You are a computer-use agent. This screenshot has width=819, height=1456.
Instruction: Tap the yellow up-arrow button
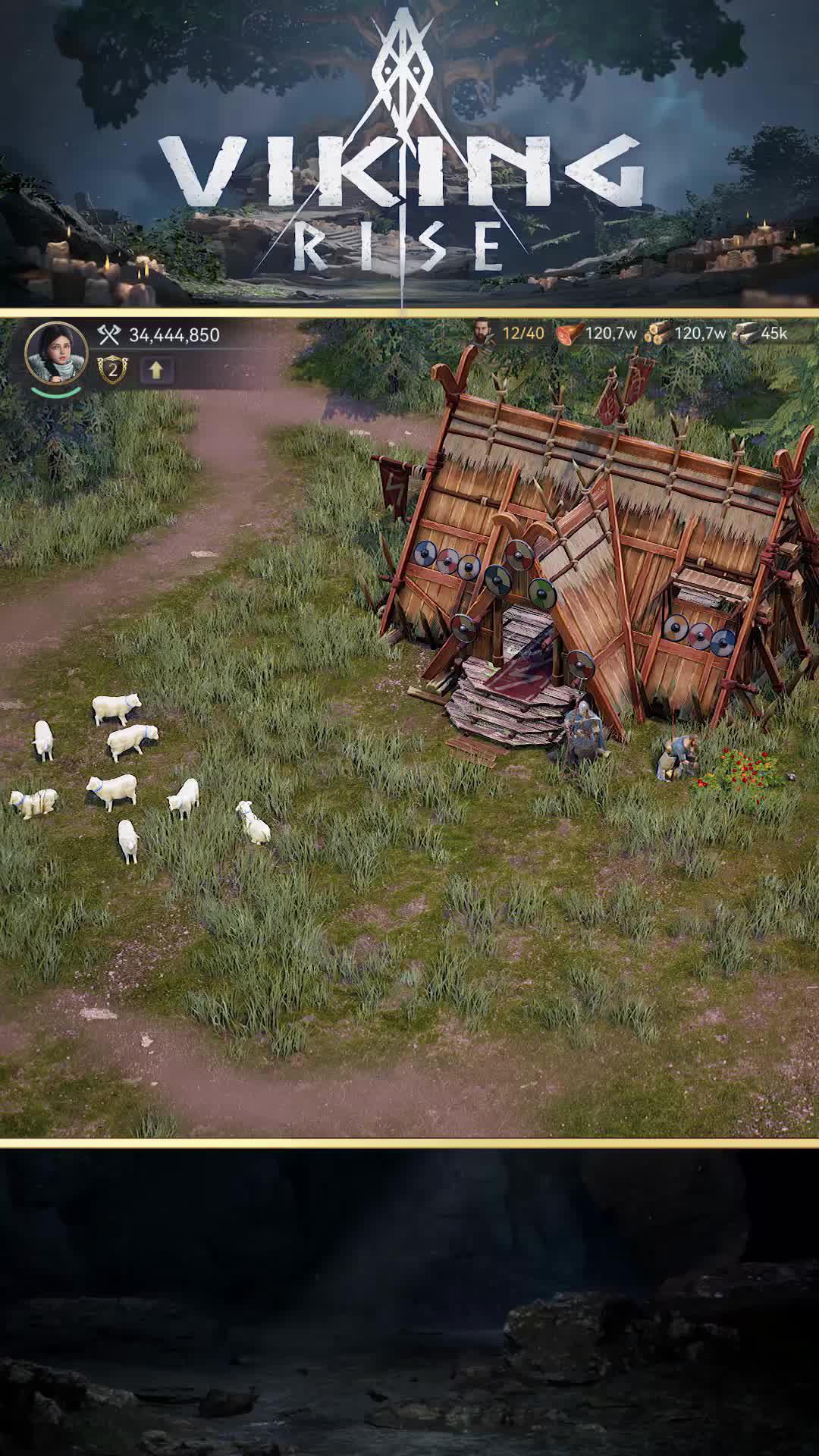(x=156, y=370)
